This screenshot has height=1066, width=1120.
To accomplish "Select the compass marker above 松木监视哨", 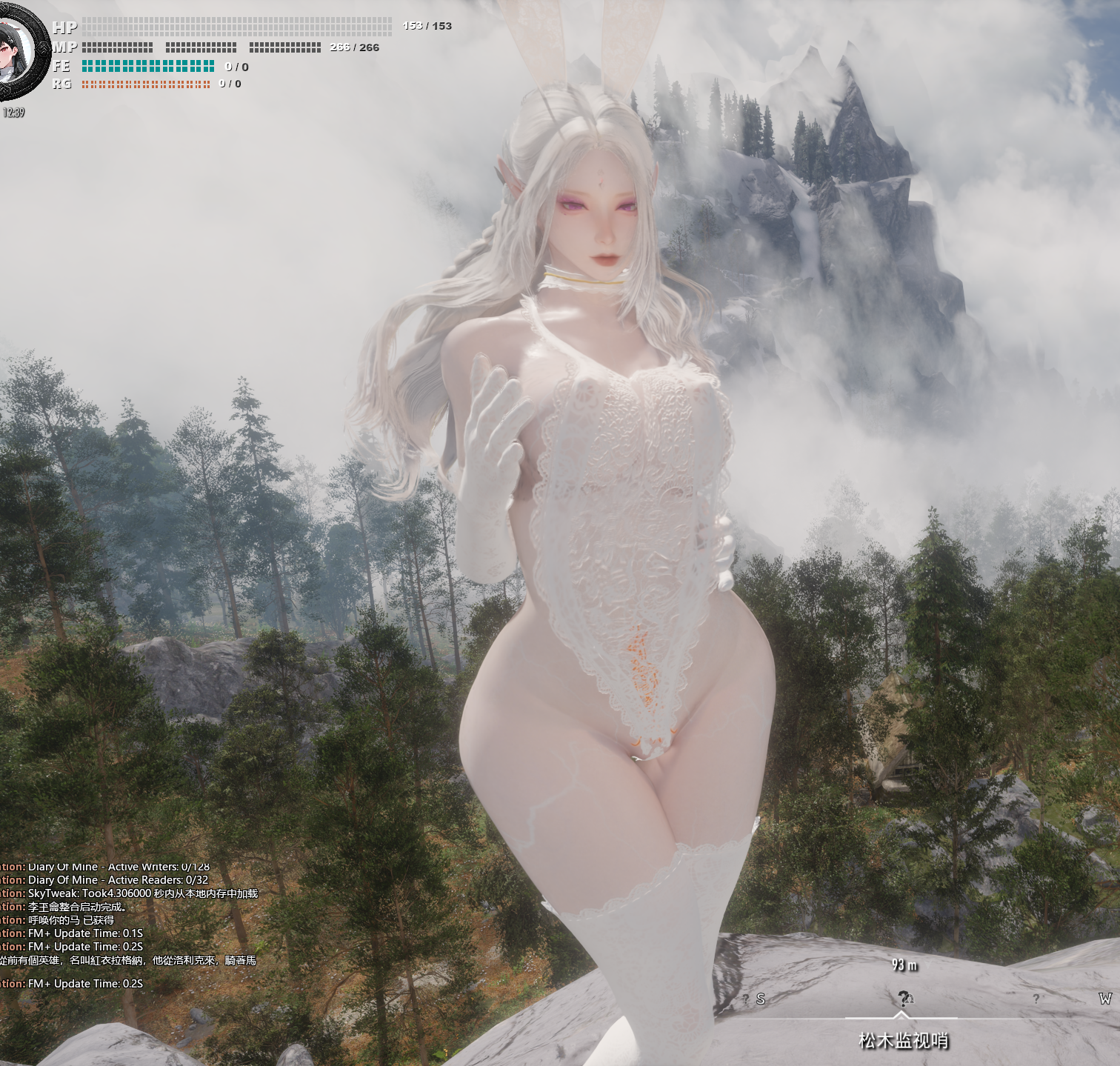I will 904,998.
